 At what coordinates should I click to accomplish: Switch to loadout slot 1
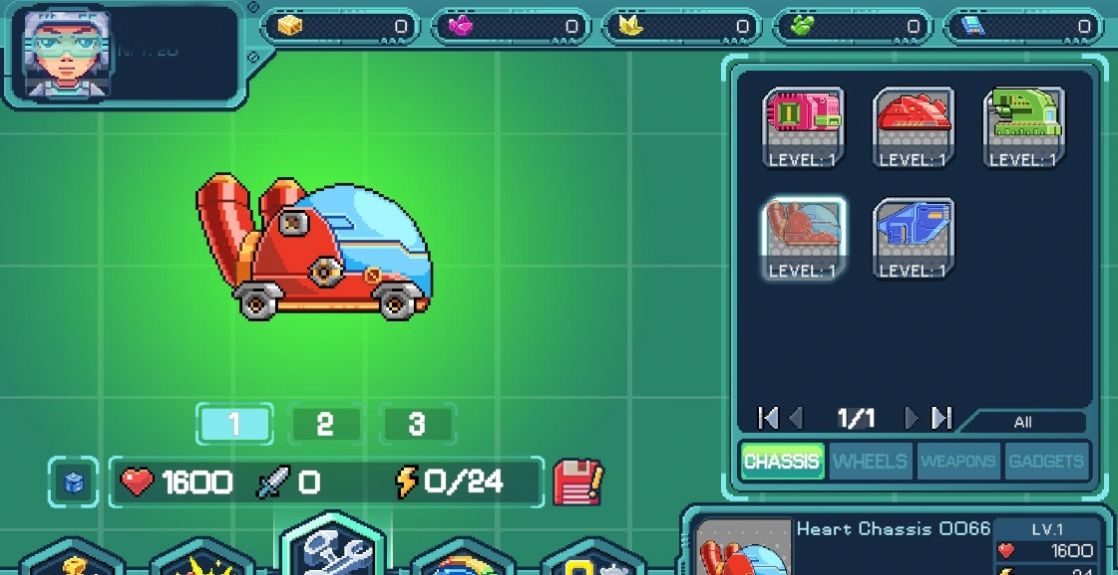coord(234,424)
